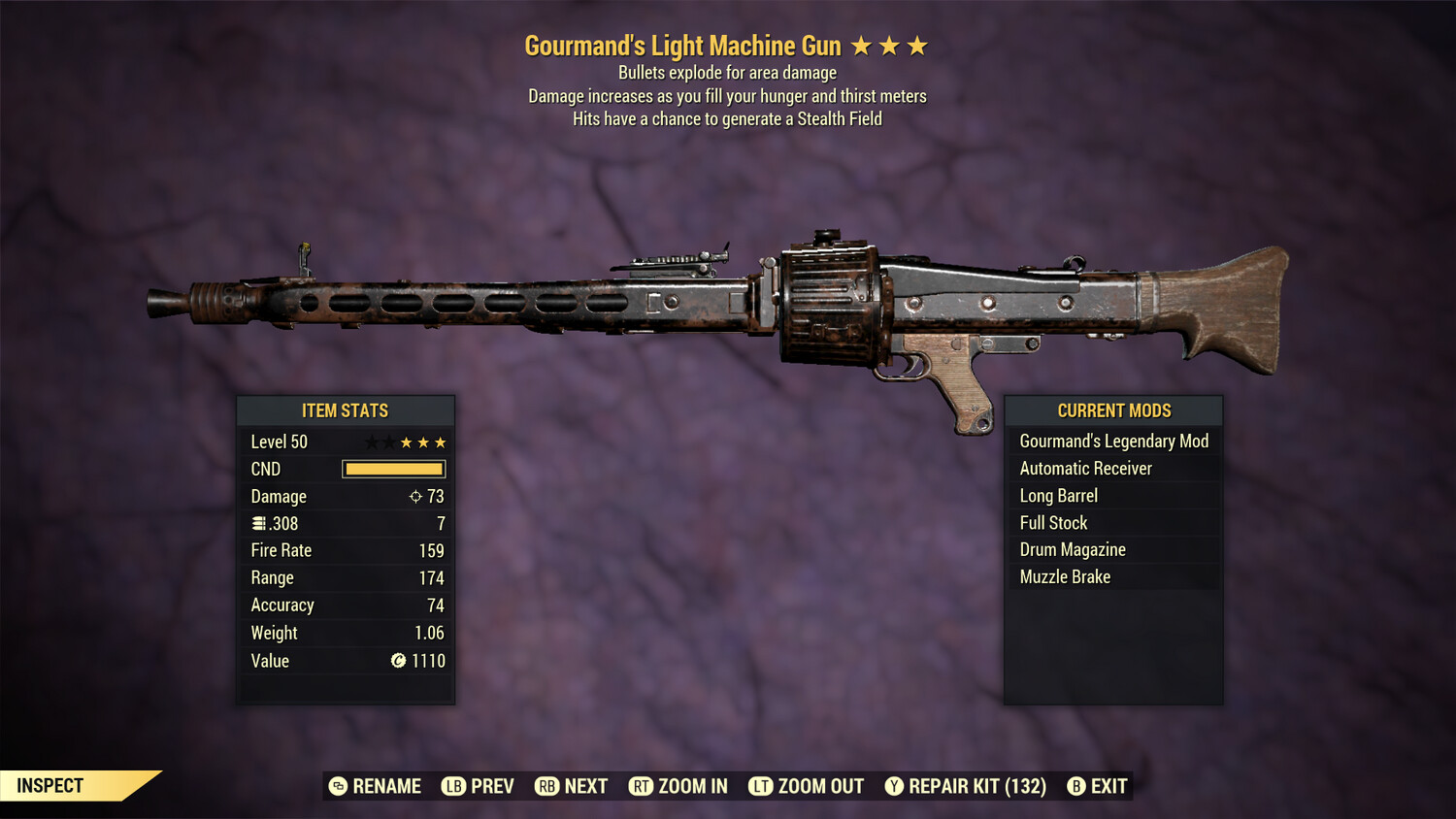Switch to the INSPECT tab
The image size is (1456, 819).
[x=50, y=785]
